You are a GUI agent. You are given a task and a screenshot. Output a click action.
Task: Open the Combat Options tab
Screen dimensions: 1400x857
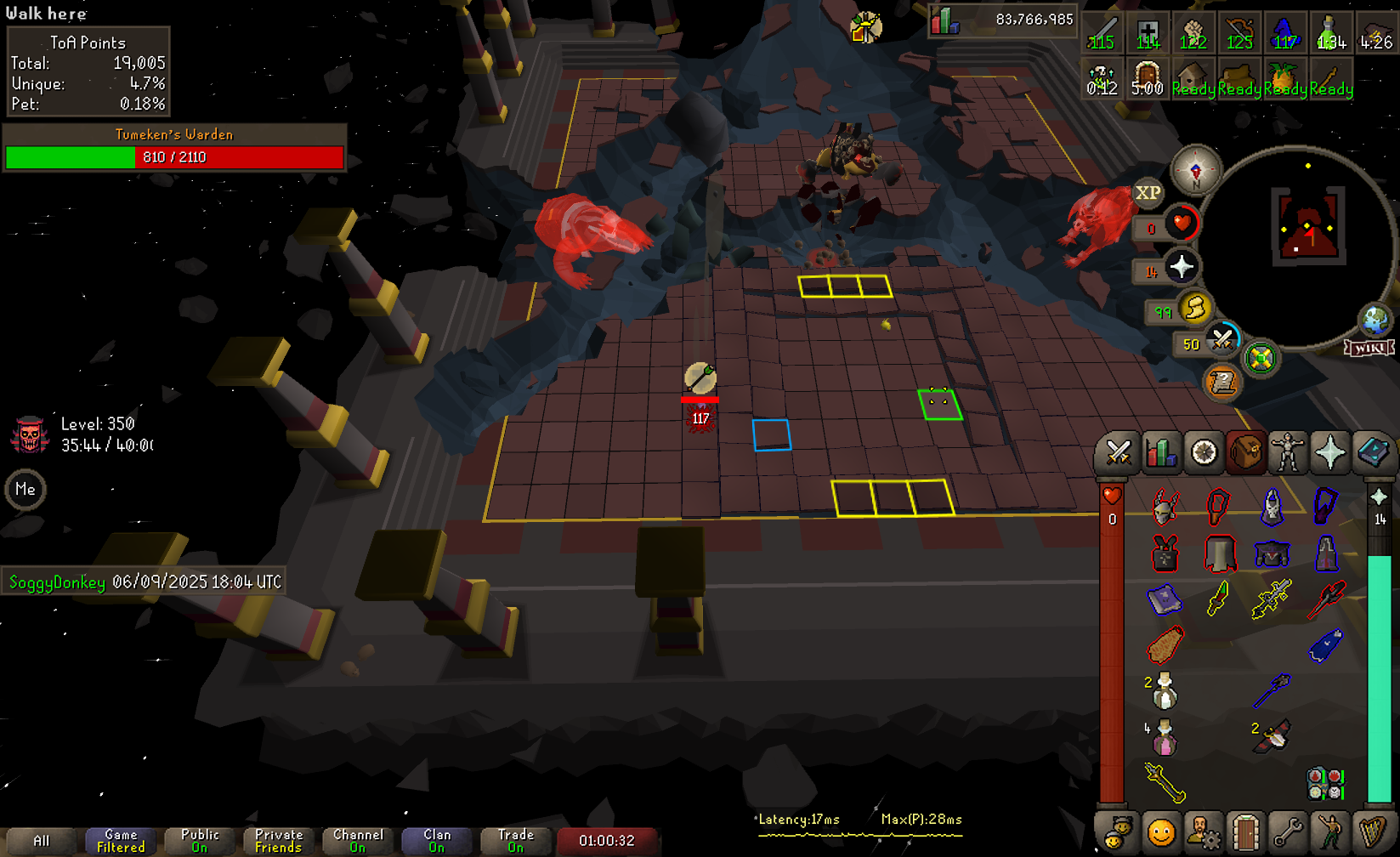point(1118,453)
